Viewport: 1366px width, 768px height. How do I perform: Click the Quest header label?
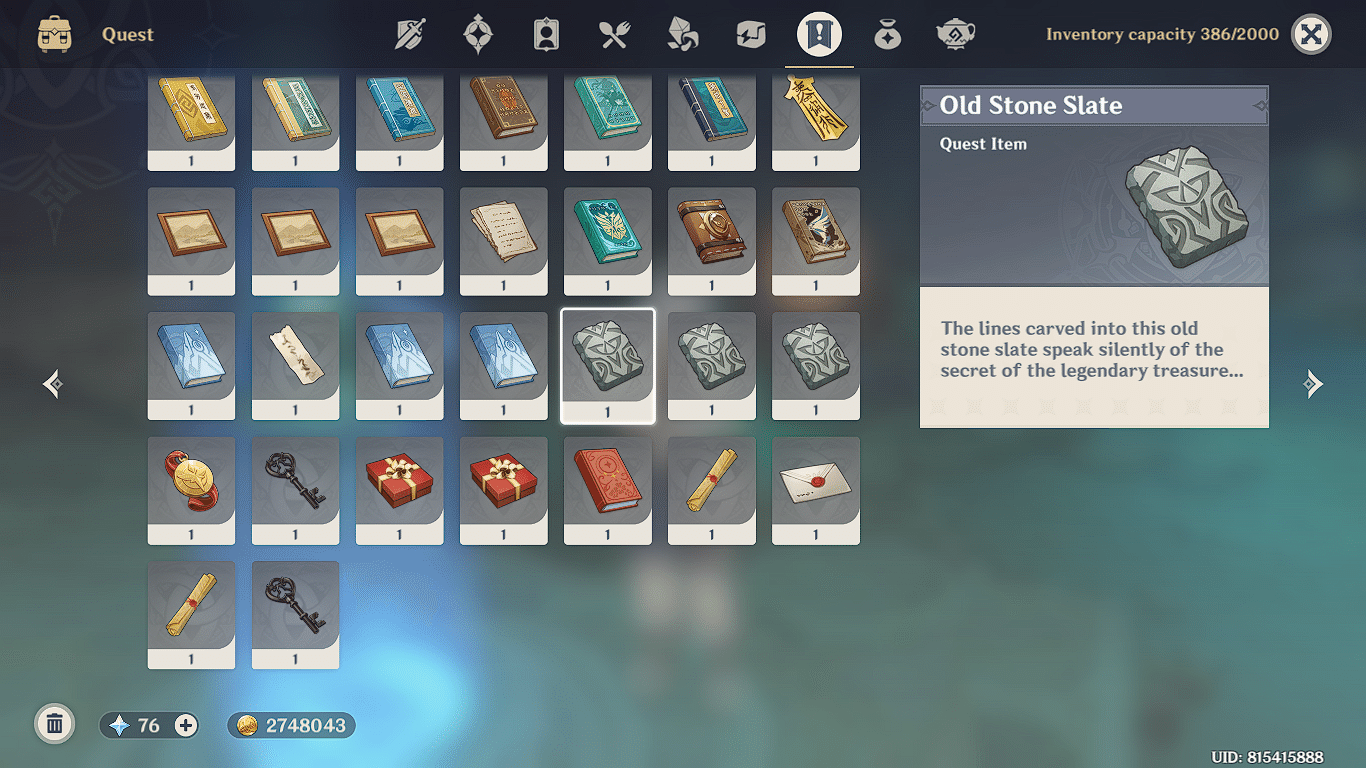click(x=126, y=34)
